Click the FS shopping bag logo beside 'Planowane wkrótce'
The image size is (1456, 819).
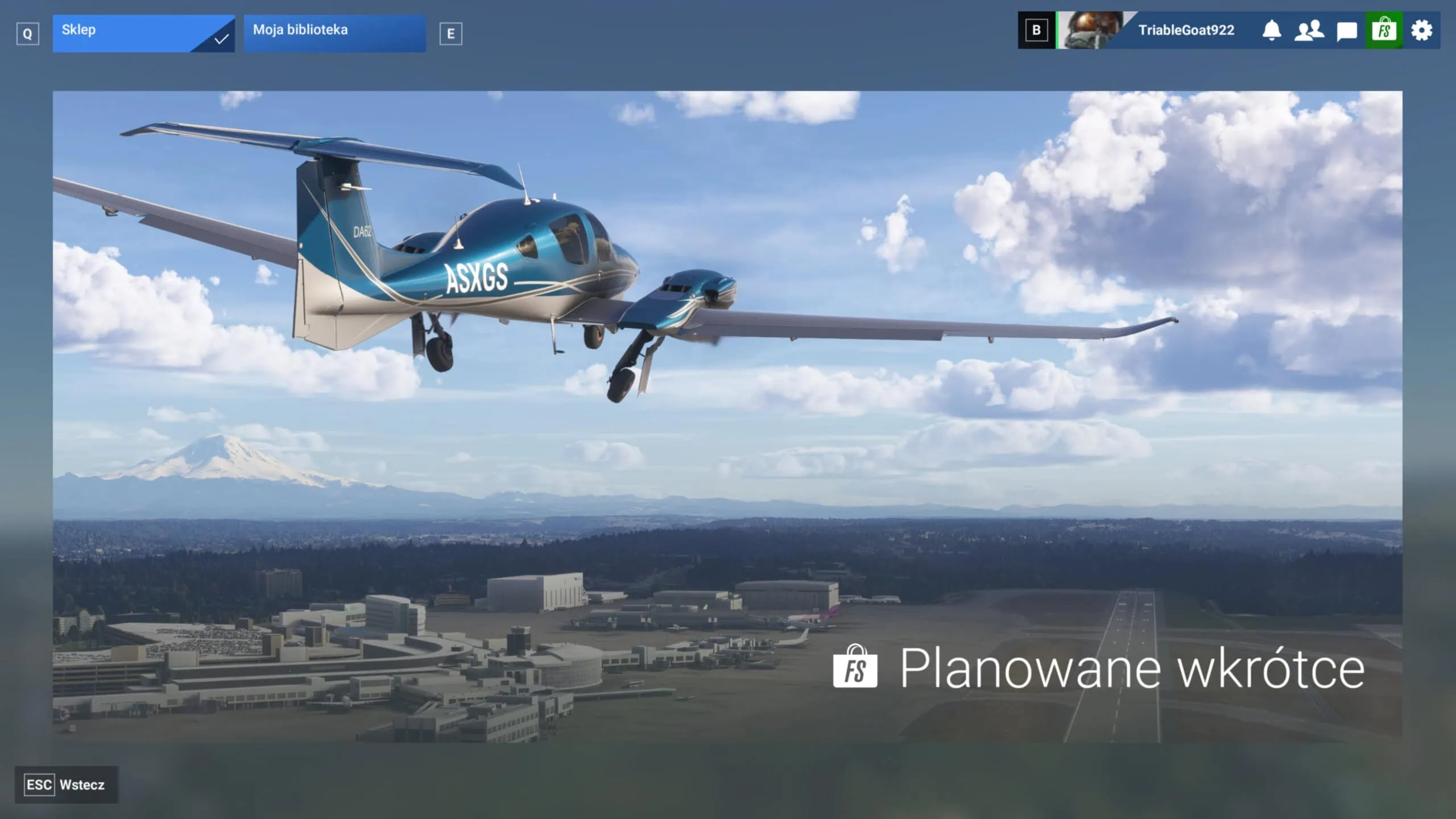point(854,667)
